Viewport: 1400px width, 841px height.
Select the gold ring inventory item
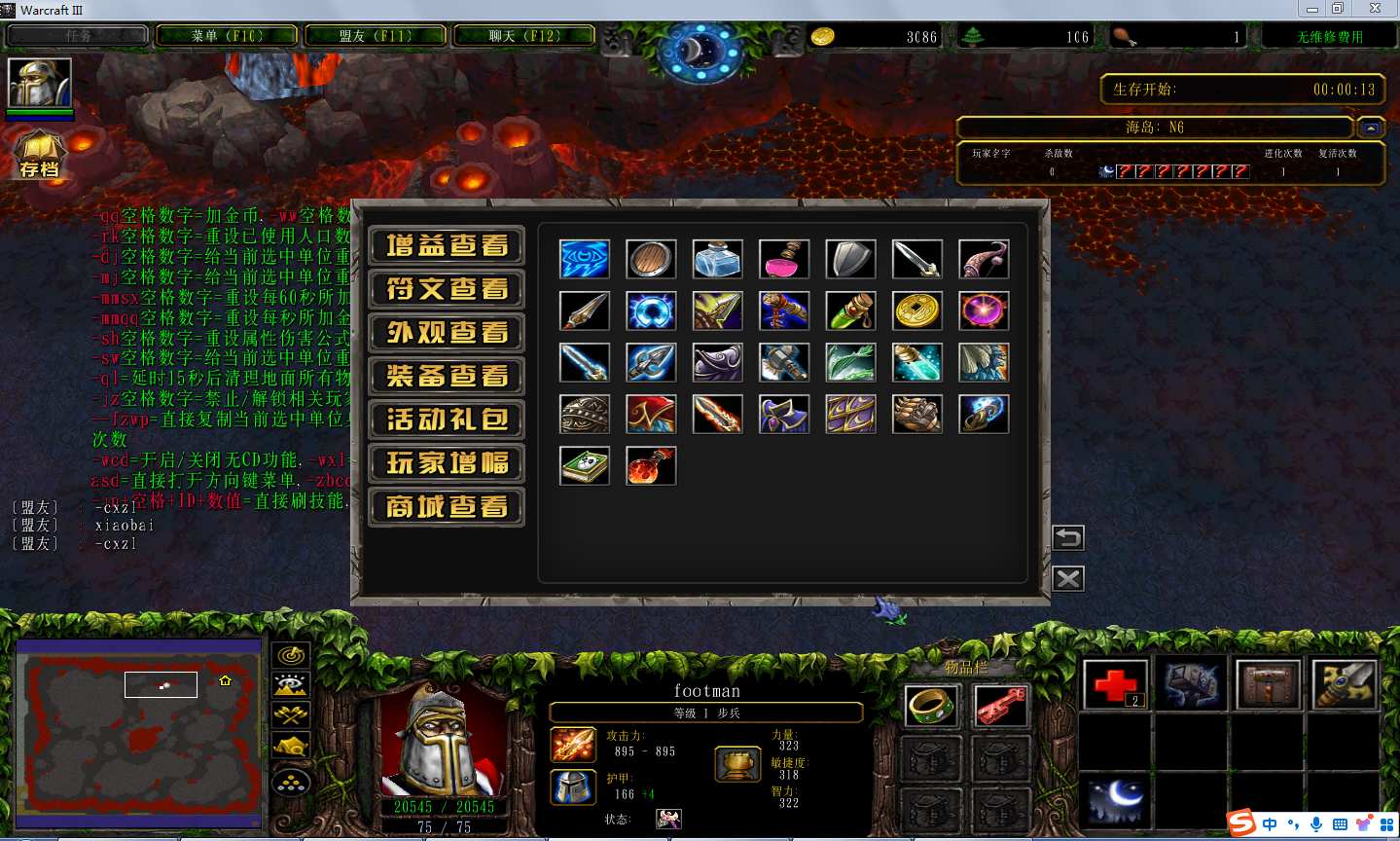931,707
